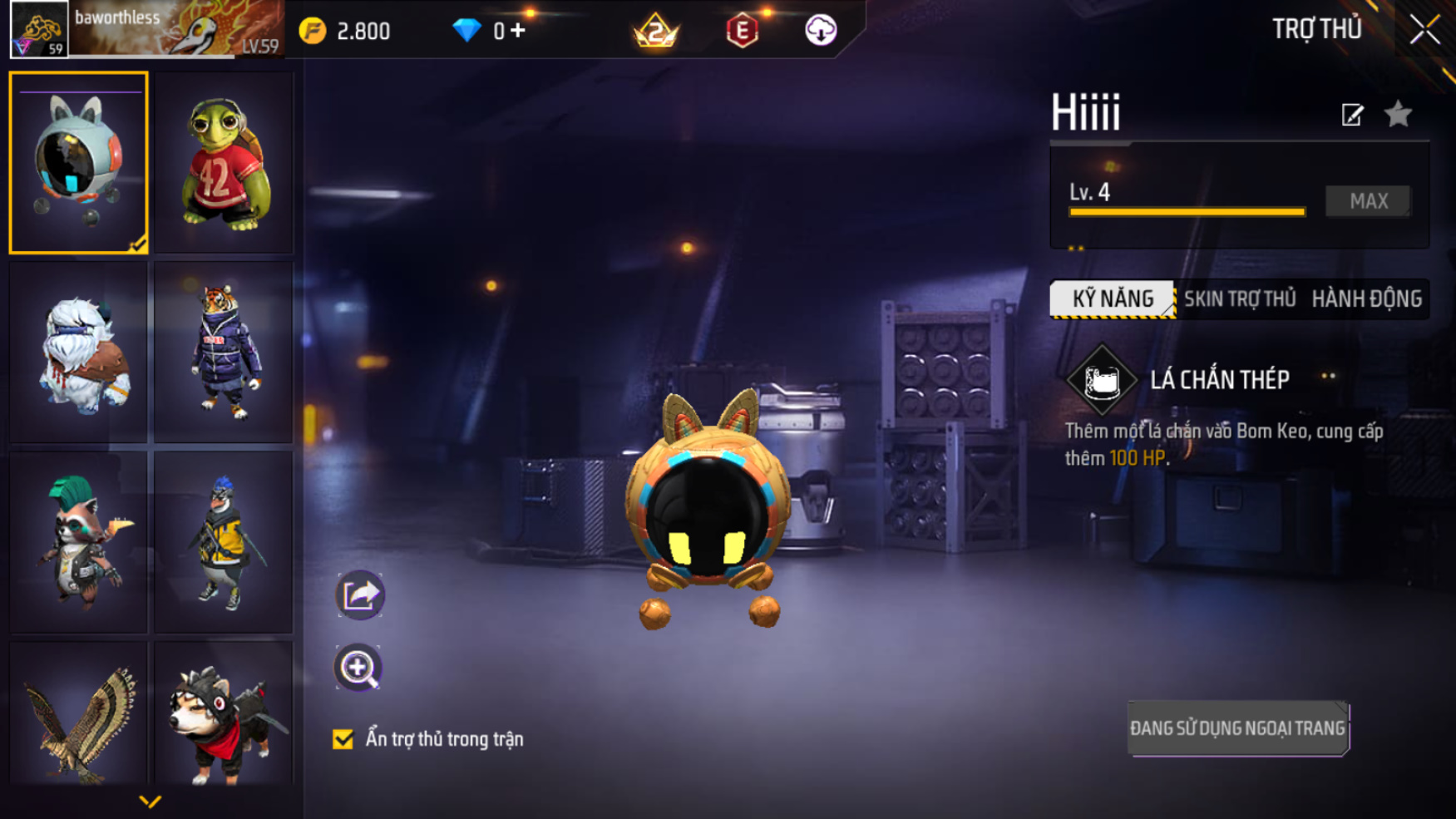This screenshot has width=1456, height=819.
Task: Click Đang Sử Dụng Ngoại Trang button
Action: [1237, 728]
